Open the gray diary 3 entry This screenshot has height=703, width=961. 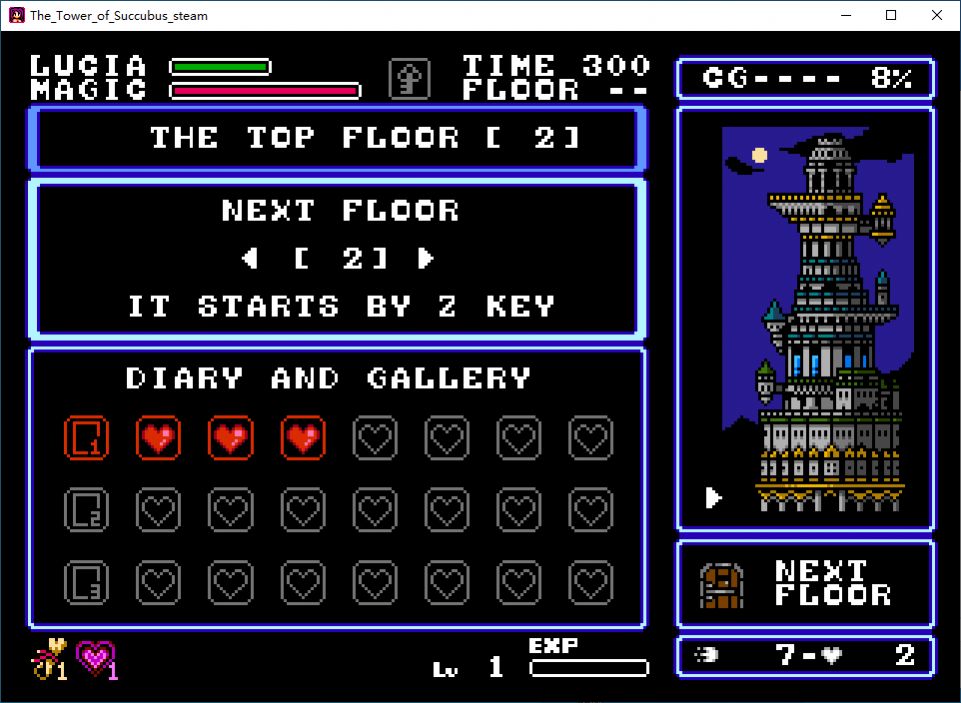point(86,582)
